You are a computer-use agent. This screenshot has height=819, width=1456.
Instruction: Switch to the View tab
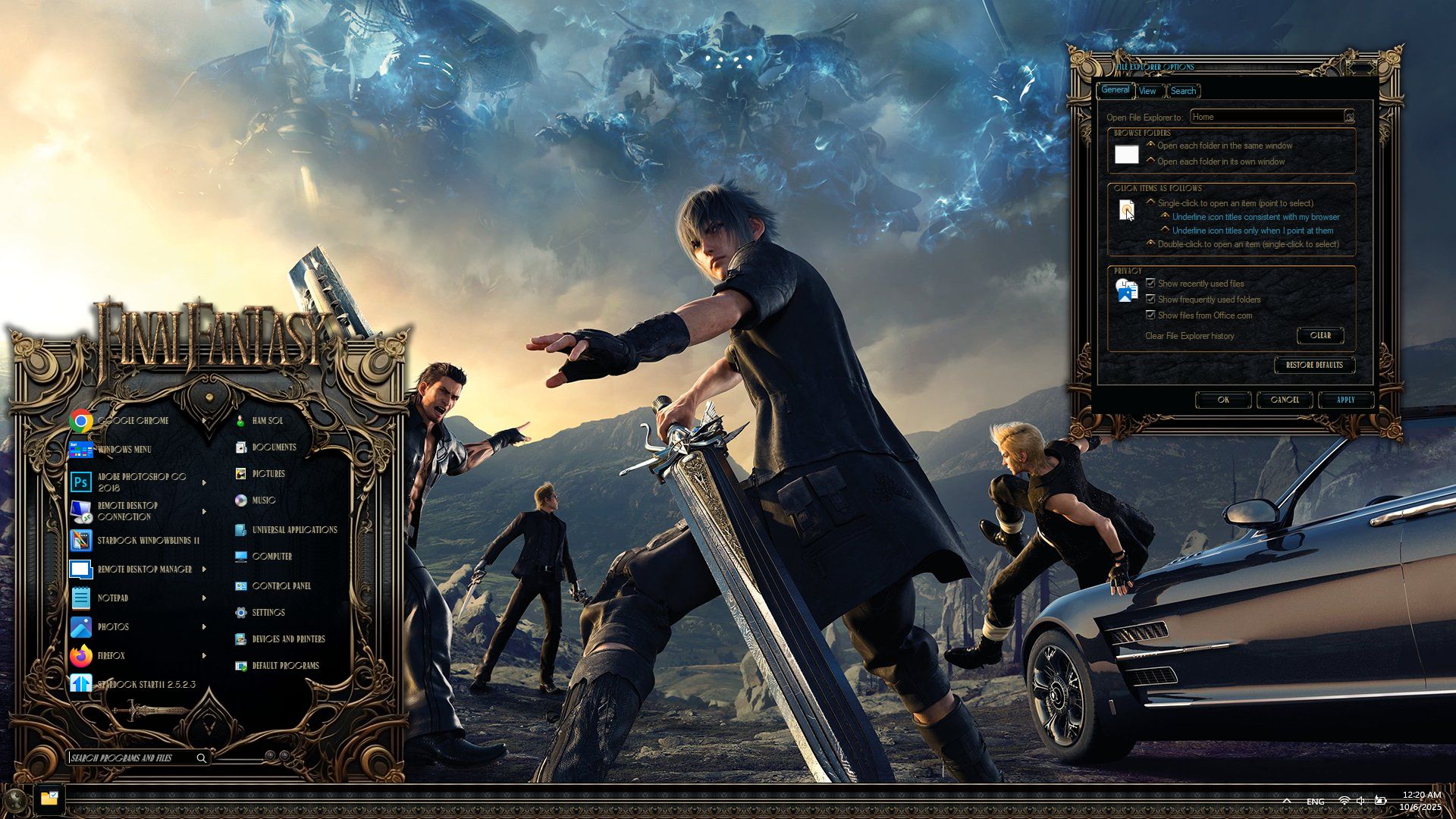pyautogui.click(x=1147, y=91)
